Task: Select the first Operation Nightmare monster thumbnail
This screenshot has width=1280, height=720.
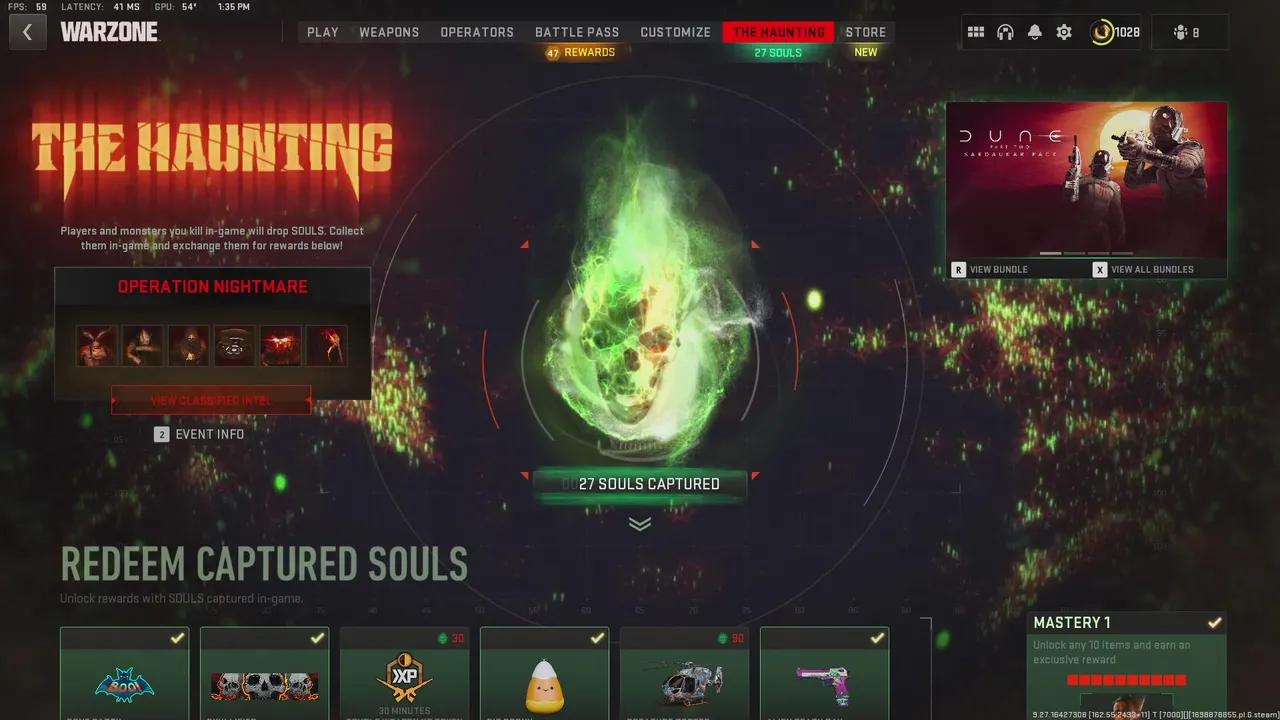Action: click(96, 344)
